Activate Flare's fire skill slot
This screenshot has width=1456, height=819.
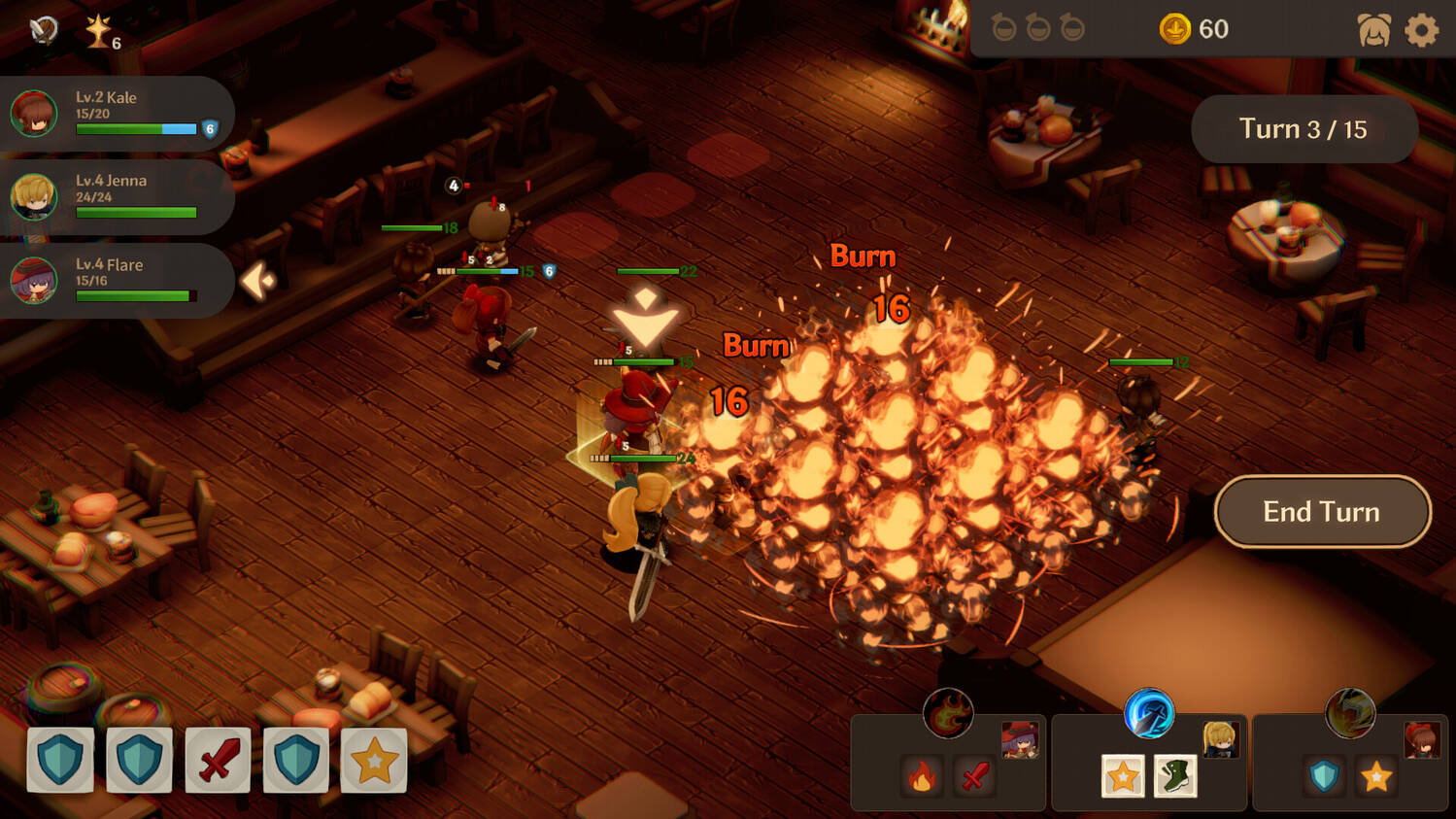coord(922,776)
